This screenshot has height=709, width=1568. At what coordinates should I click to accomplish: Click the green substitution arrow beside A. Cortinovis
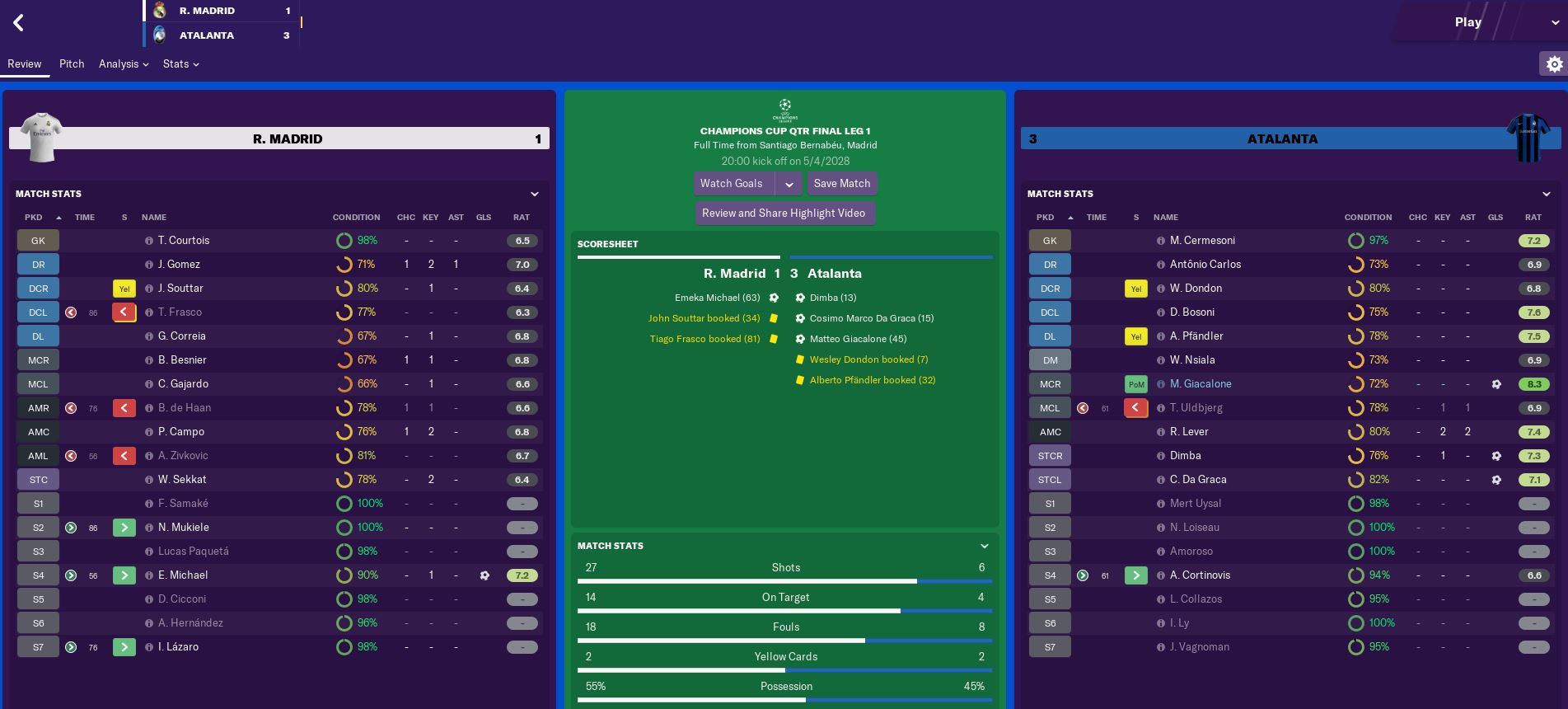click(x=1135, y=575)
